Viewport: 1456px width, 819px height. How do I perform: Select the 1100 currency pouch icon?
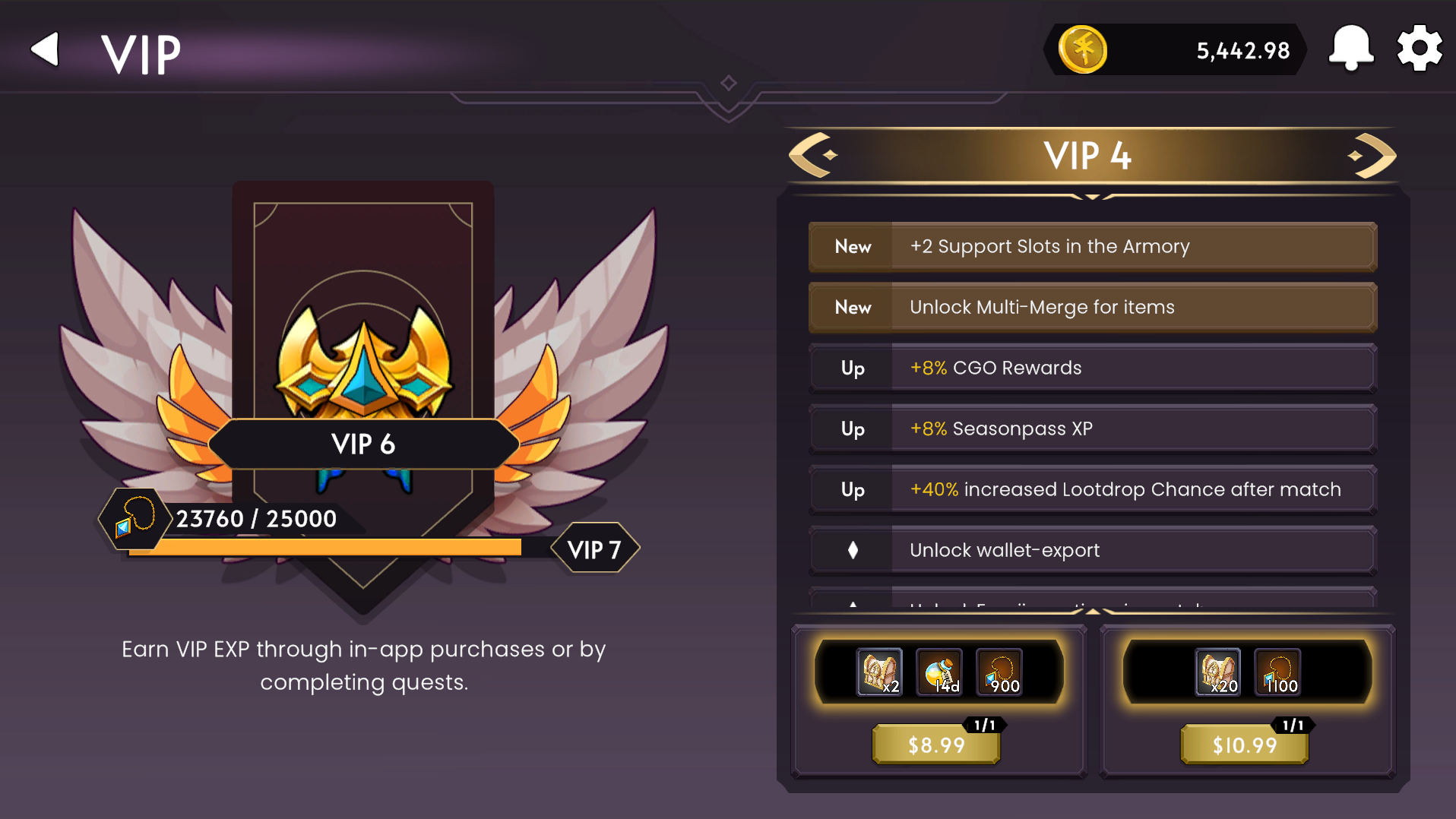(1277, 672)
